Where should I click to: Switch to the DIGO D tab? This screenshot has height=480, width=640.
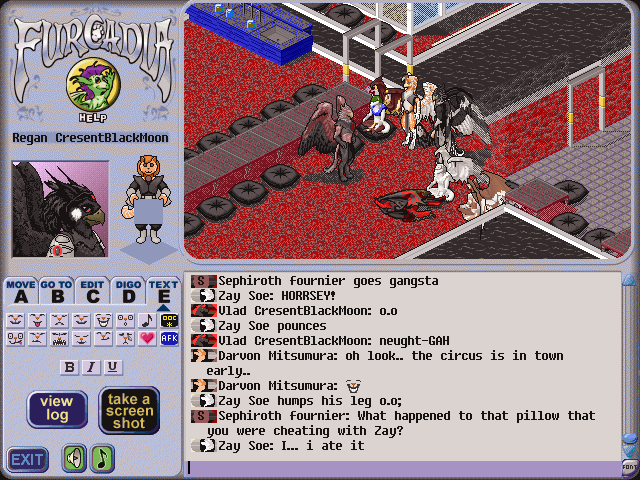coord(127,290)
